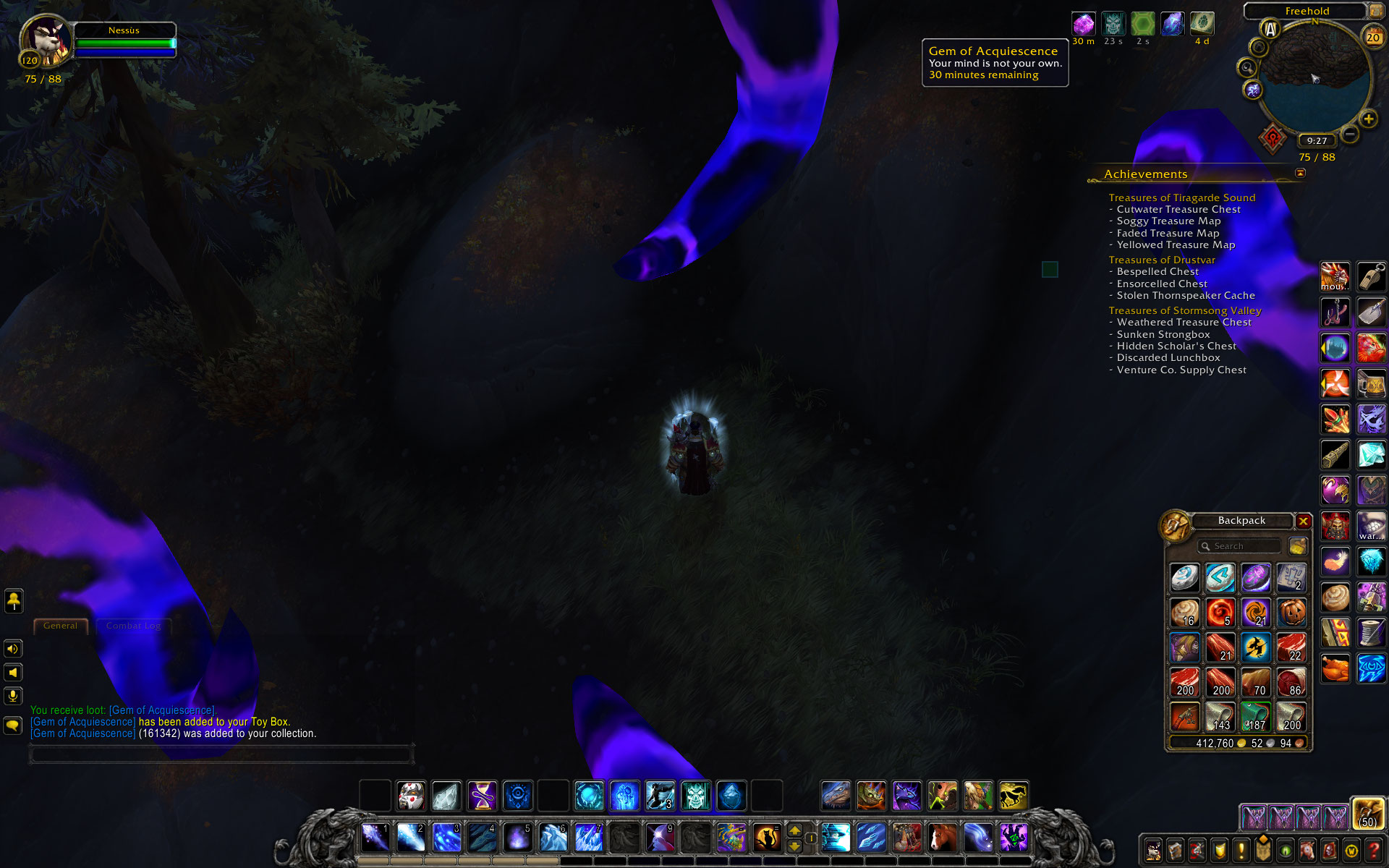Open Treasures of Stormsong Valley achievement
The image size is (1389, 868).
pyautogui.click(x=1185, y=310)
